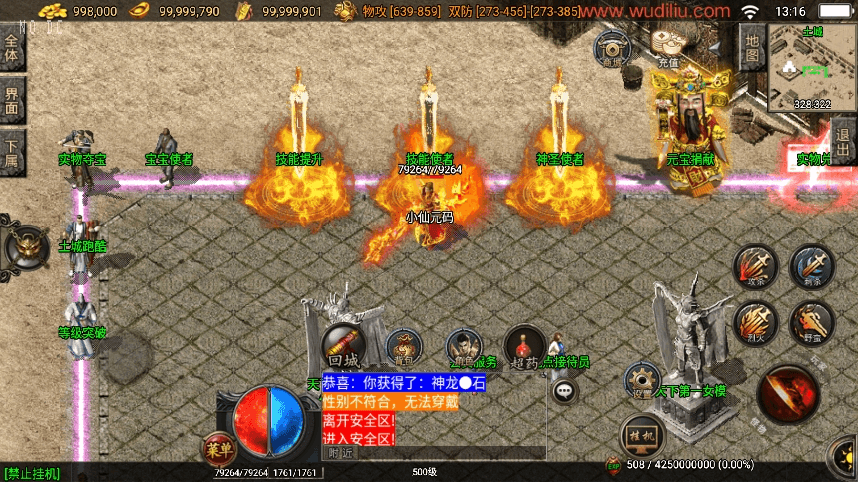Image resolution: width=858 pixels, height=482 pixels.
Task: Select the 界面 tab on the left
Action: point(12,99)
